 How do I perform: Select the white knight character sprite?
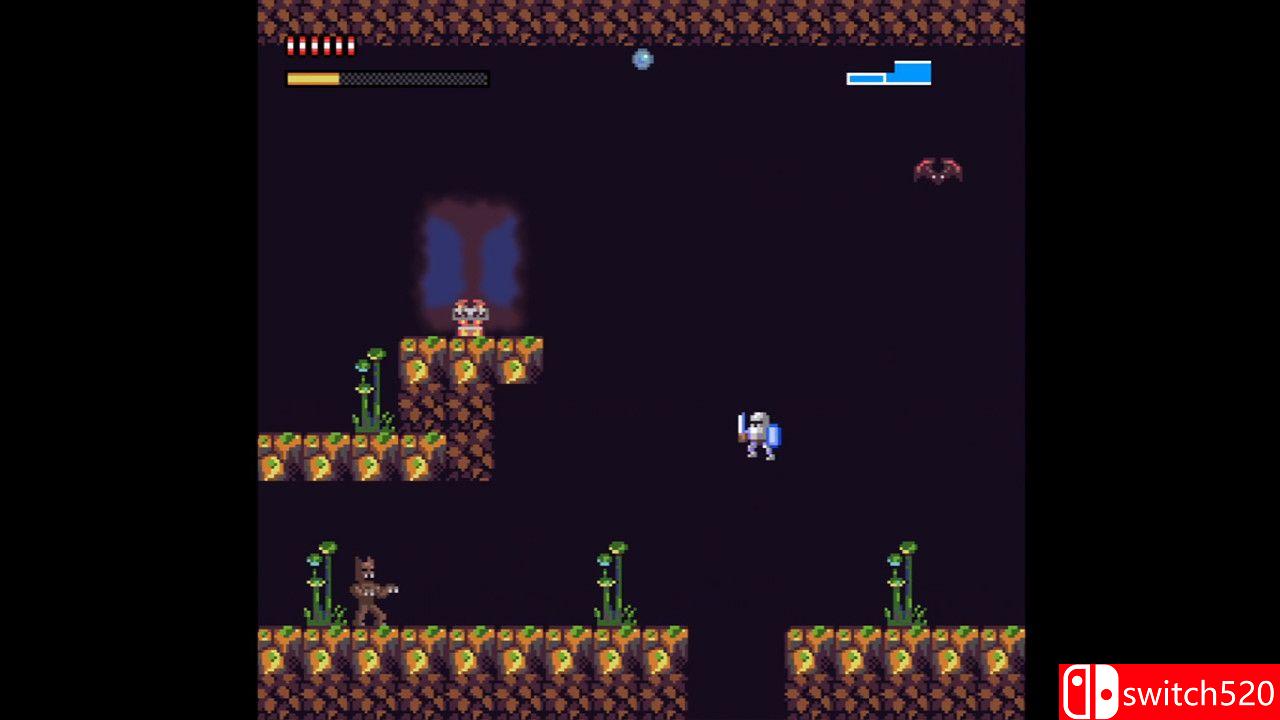pyautogui.click(x=757, y=432)
